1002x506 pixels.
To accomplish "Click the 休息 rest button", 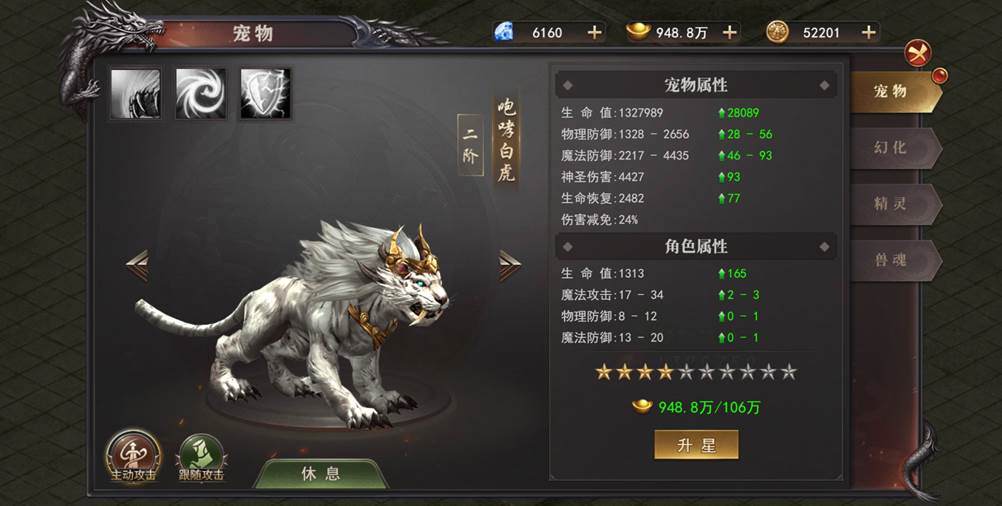I will coord(320,473).
